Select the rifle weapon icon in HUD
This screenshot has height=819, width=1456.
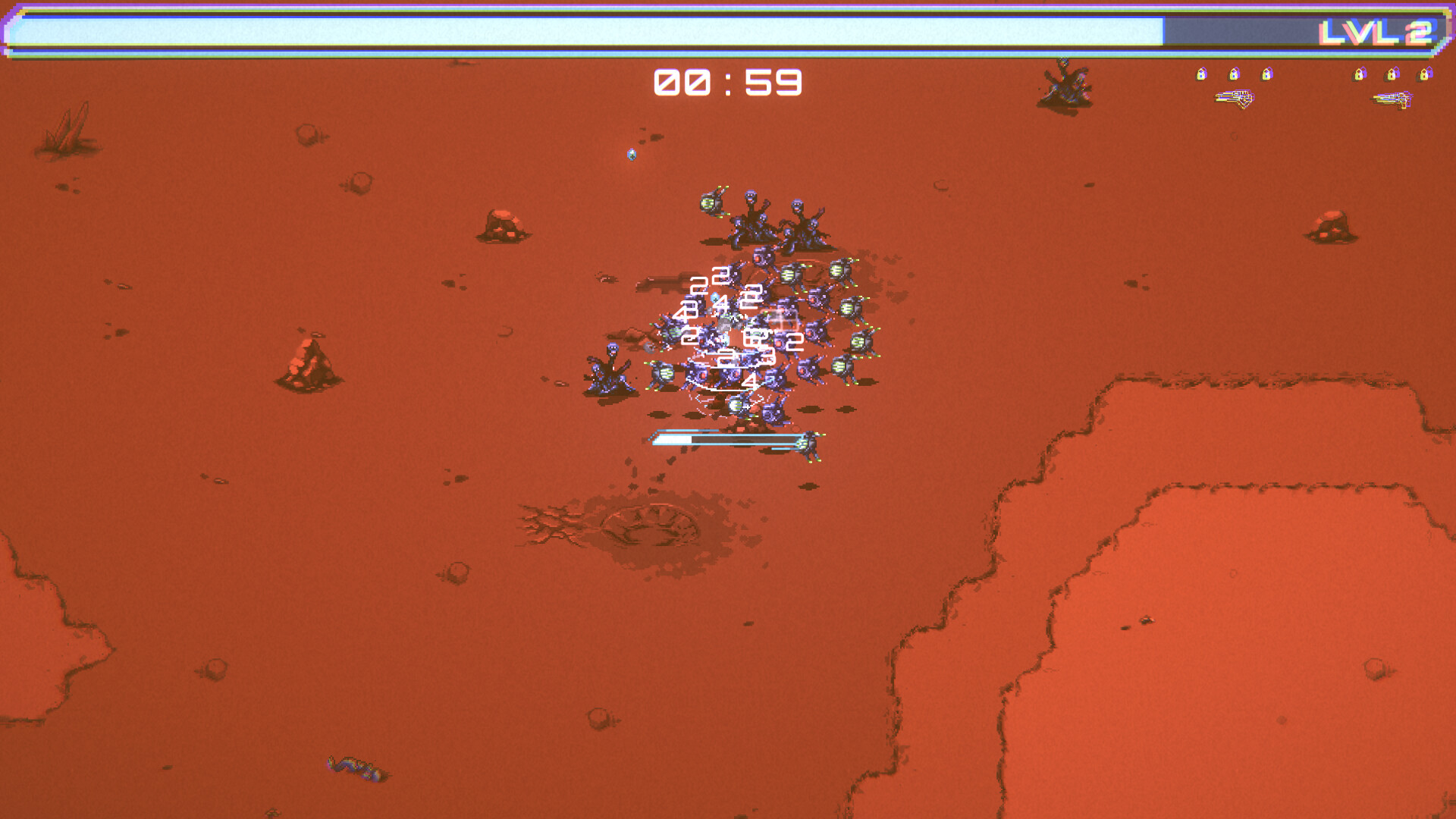point(1236,99)
